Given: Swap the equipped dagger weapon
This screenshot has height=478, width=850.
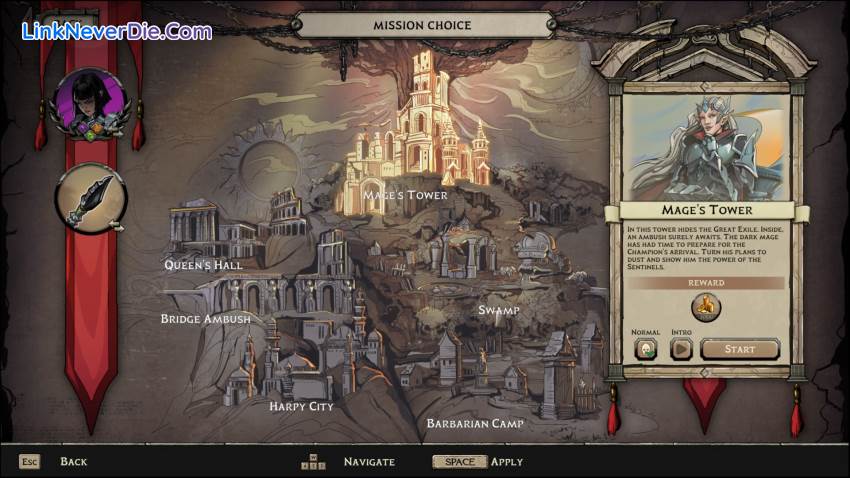Looking at the screenshot, I should (x=91, y=198).
